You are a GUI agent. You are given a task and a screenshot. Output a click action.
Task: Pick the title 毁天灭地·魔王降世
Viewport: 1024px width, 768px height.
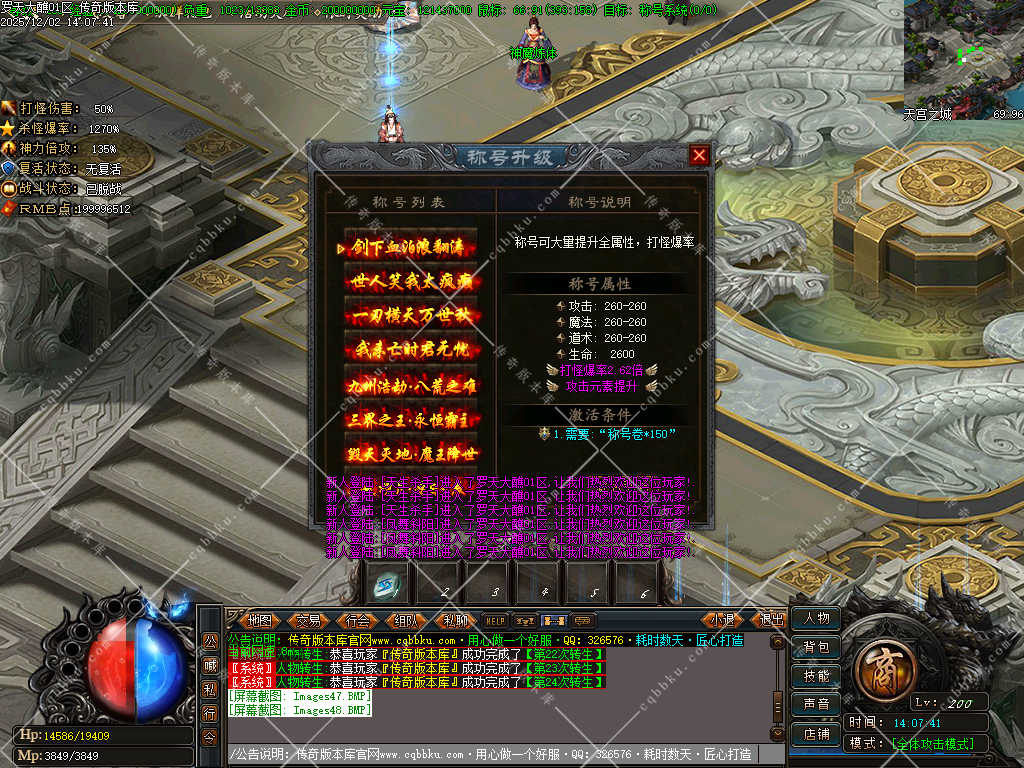point(412,452)
